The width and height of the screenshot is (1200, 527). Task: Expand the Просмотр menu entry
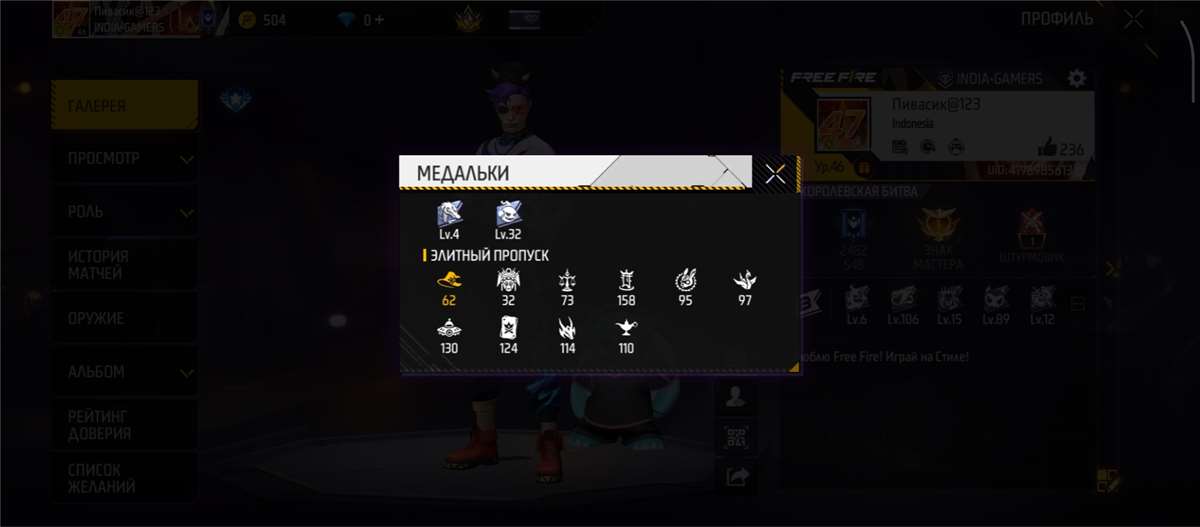(124, 159)
